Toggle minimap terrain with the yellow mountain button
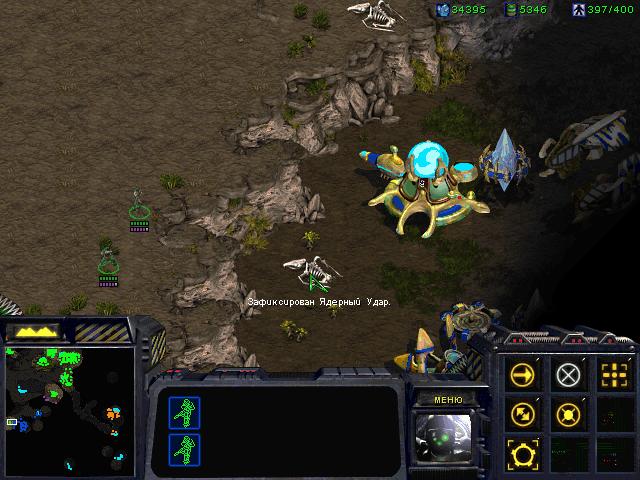The width and height of the screenshot is (640, 480). [34, 331]
